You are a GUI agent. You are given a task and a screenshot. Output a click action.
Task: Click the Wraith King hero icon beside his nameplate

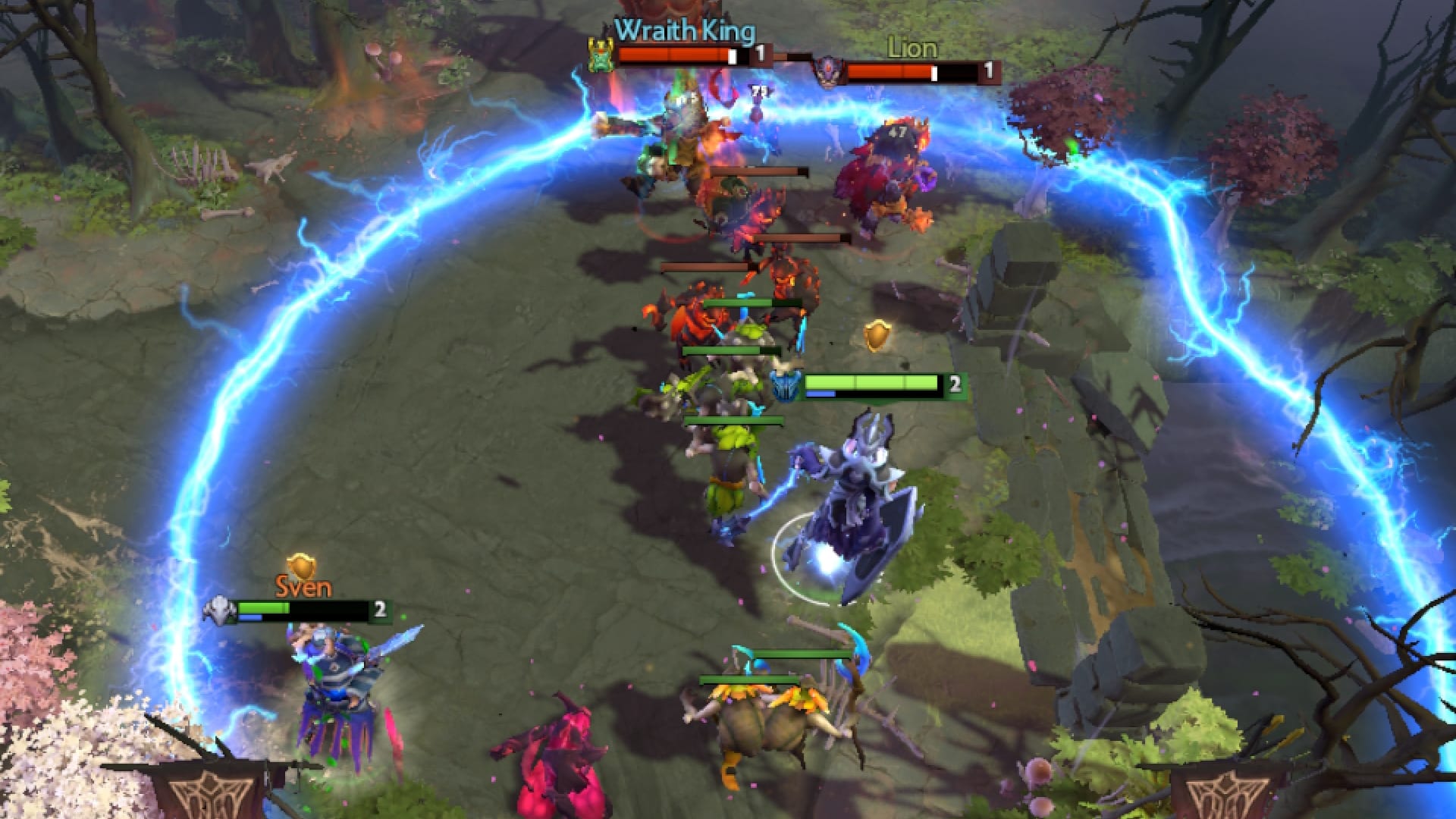(601, 54)
